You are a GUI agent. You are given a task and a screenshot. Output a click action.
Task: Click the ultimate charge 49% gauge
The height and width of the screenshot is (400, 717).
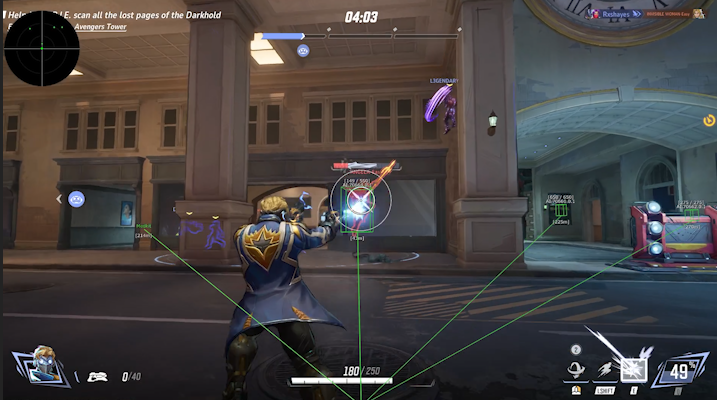pyautogui.click(x=681, y=372)
